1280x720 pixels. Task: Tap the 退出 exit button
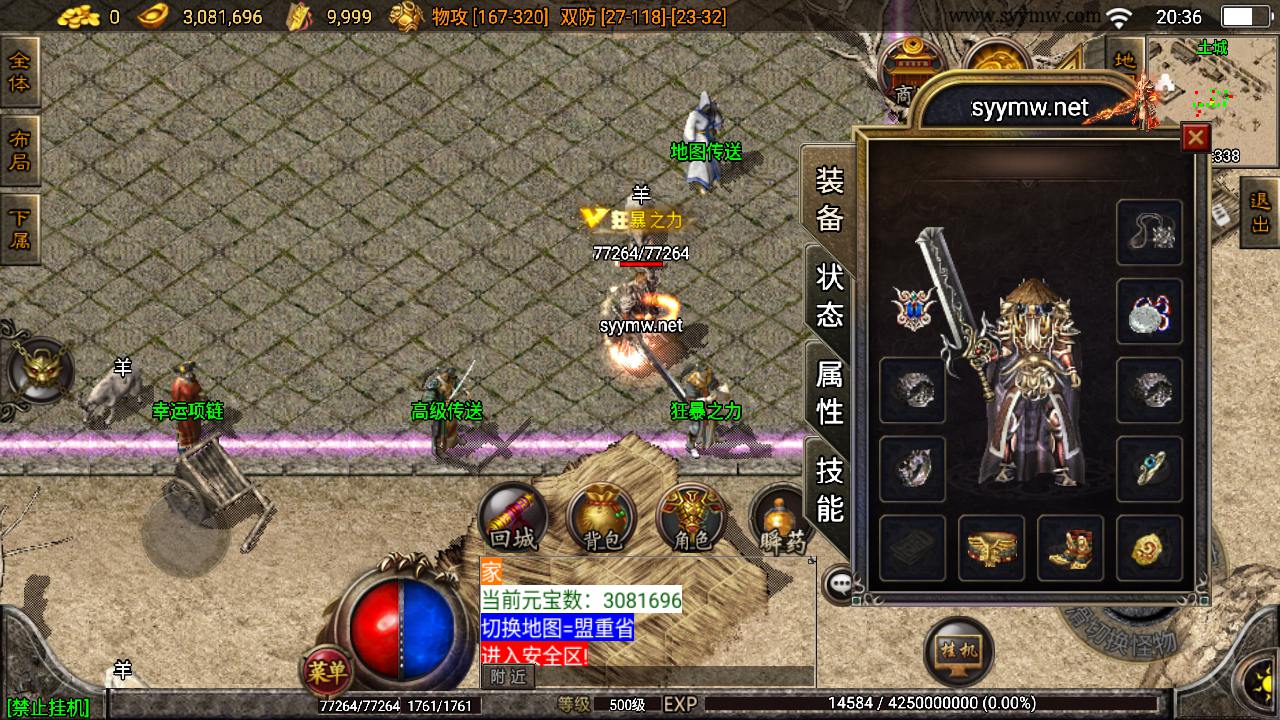click(x=1260, y=212)
